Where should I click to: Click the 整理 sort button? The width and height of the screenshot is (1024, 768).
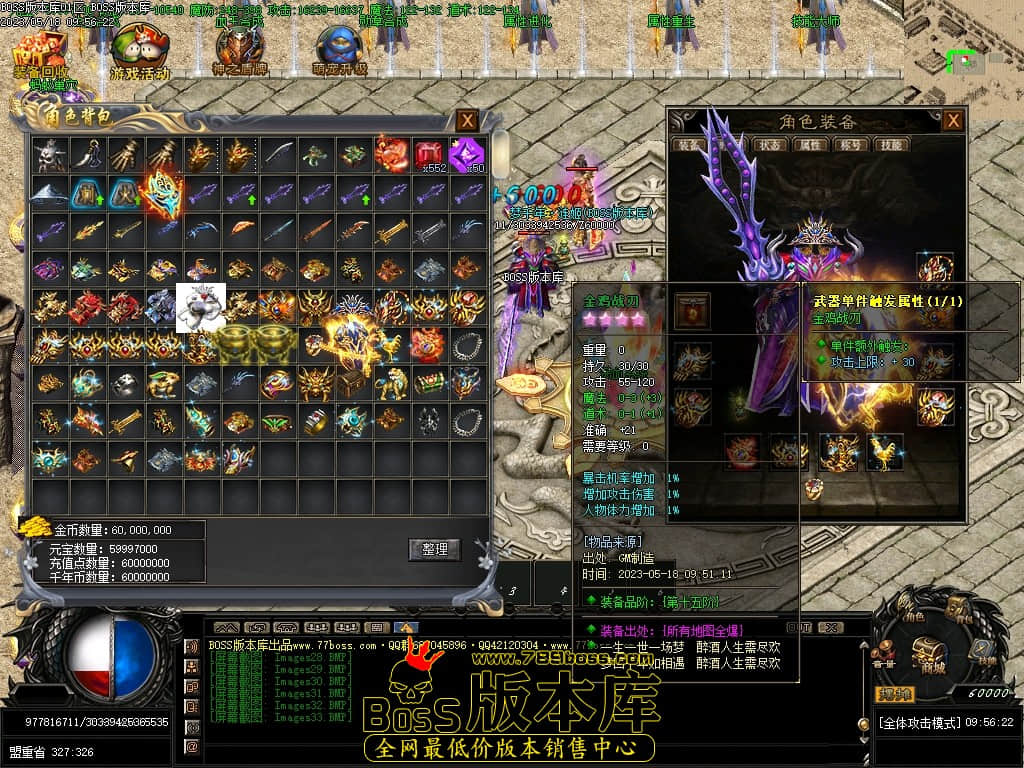[x=435, y=549]
